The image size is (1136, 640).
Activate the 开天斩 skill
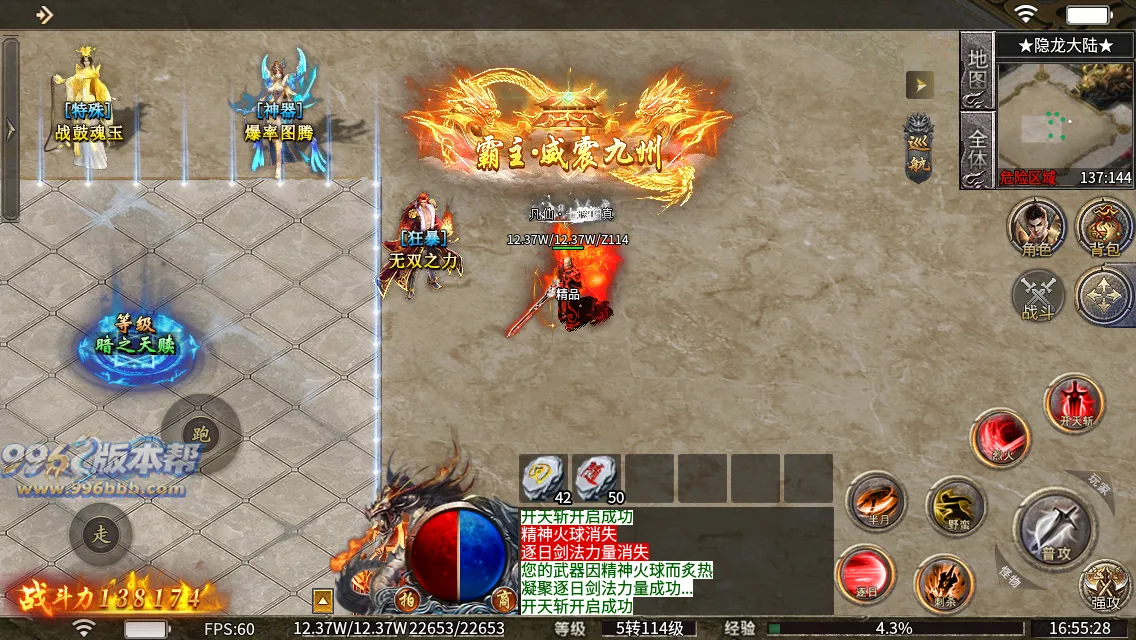1074,402
